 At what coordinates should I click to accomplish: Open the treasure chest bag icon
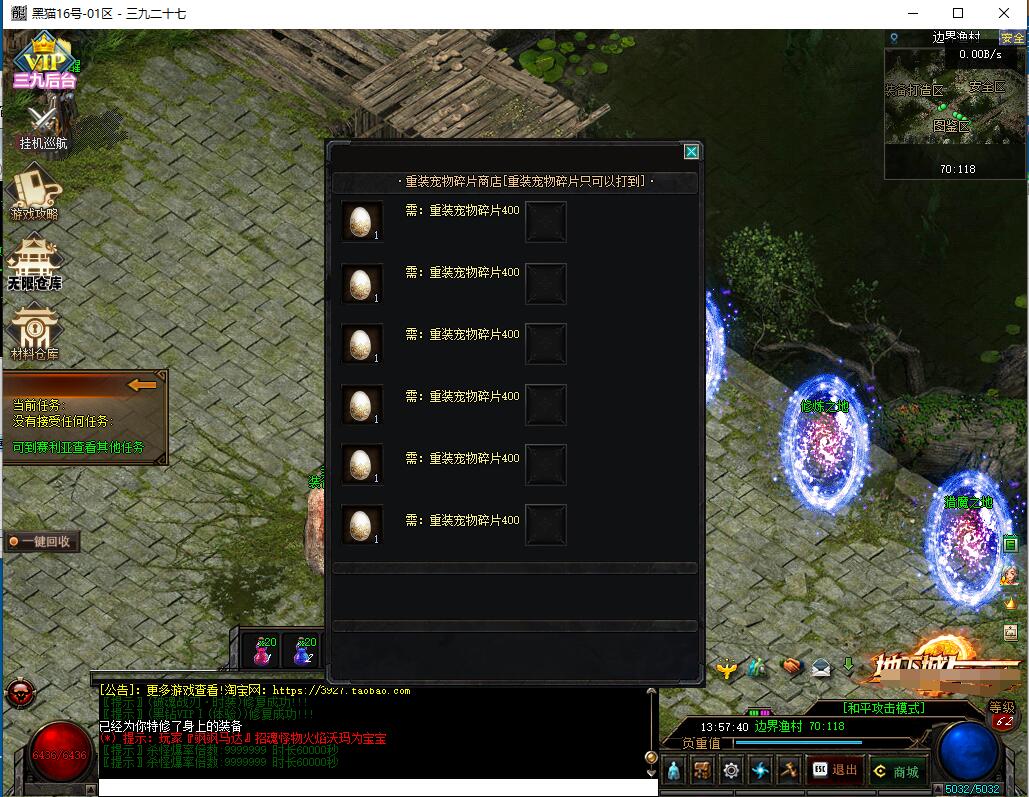click(703, 771)
